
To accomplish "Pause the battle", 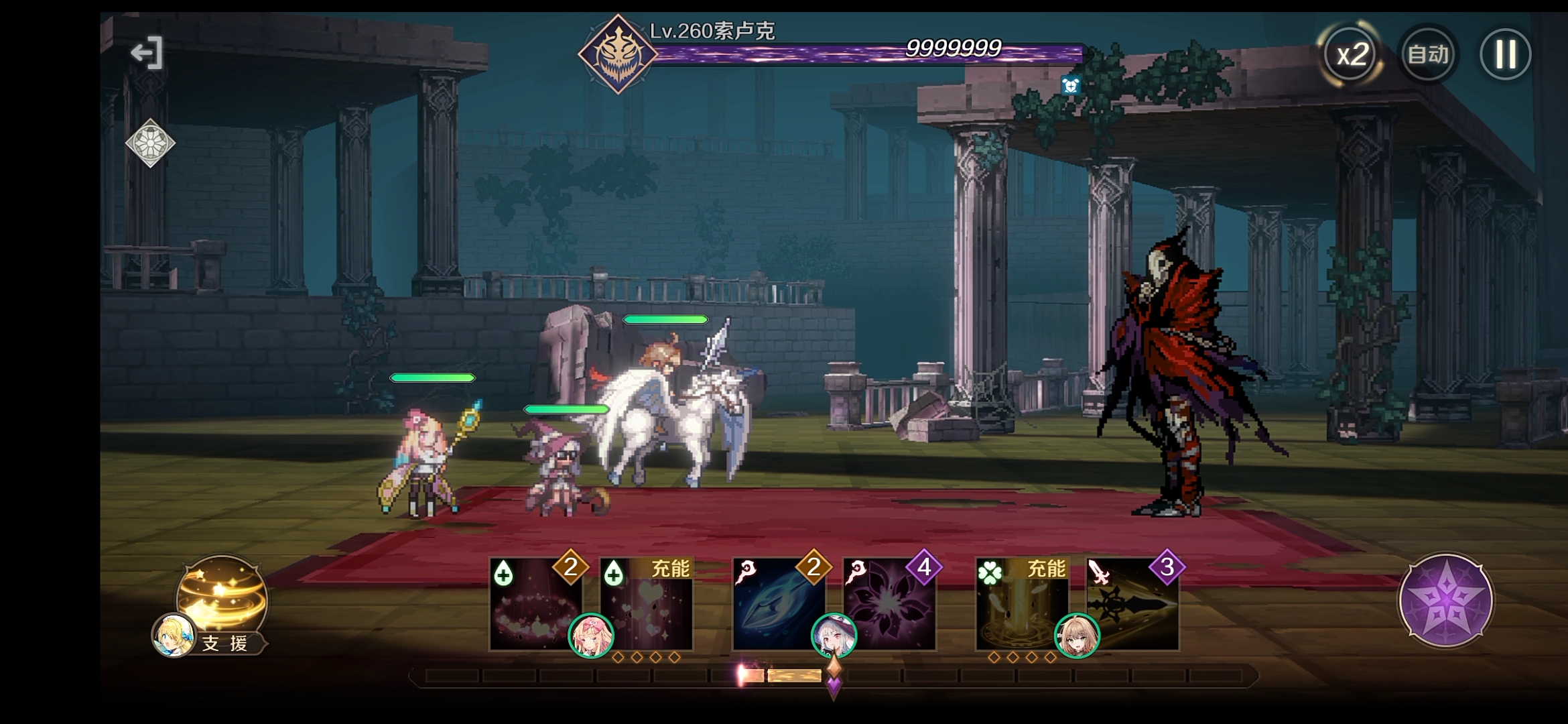I will 1505,54.
